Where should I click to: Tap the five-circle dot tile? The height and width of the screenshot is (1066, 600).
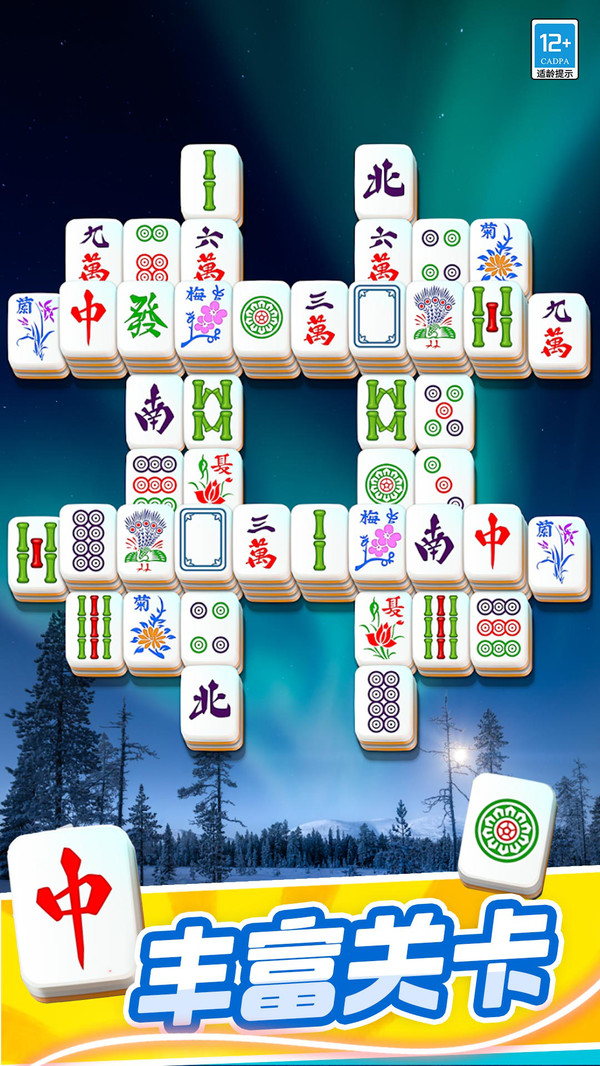tap(443, 411)
